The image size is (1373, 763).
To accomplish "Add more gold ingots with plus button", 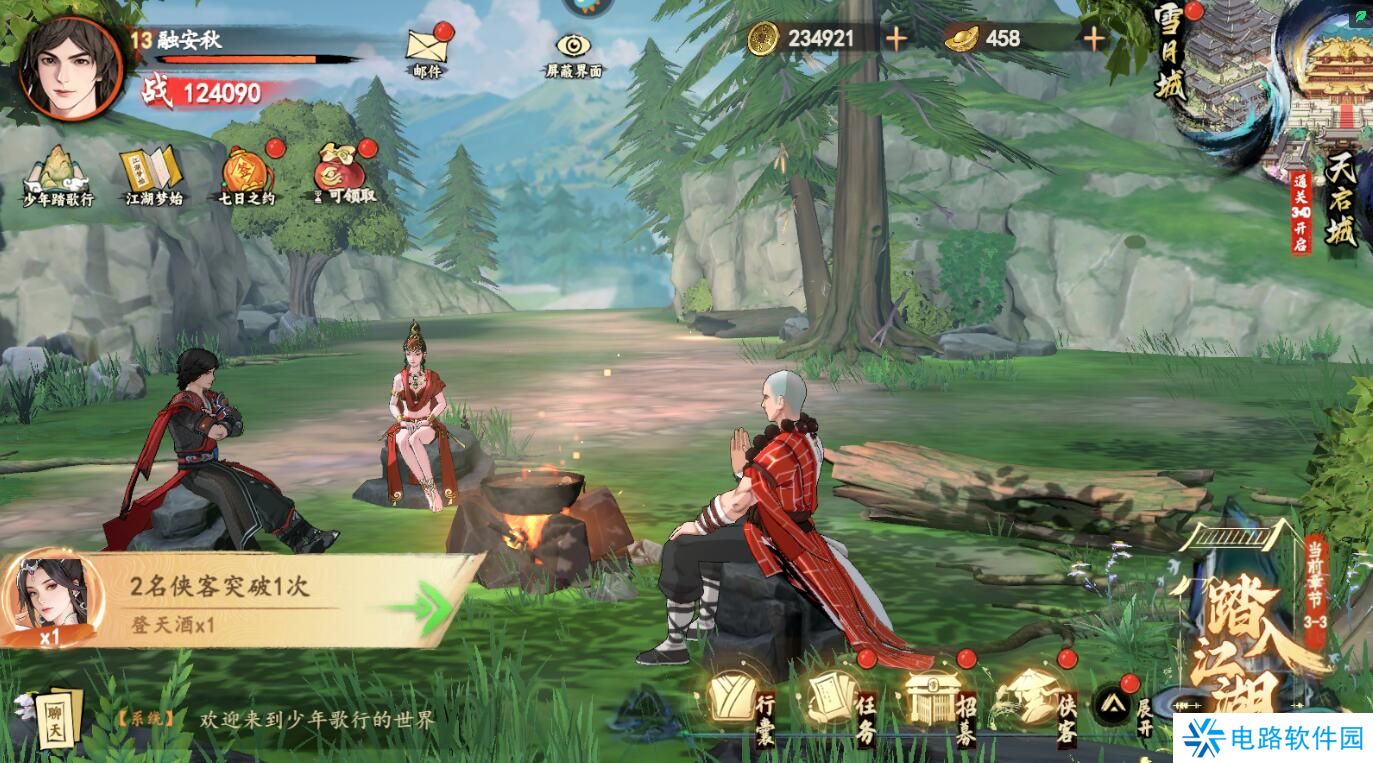I will pos(1094,39).
